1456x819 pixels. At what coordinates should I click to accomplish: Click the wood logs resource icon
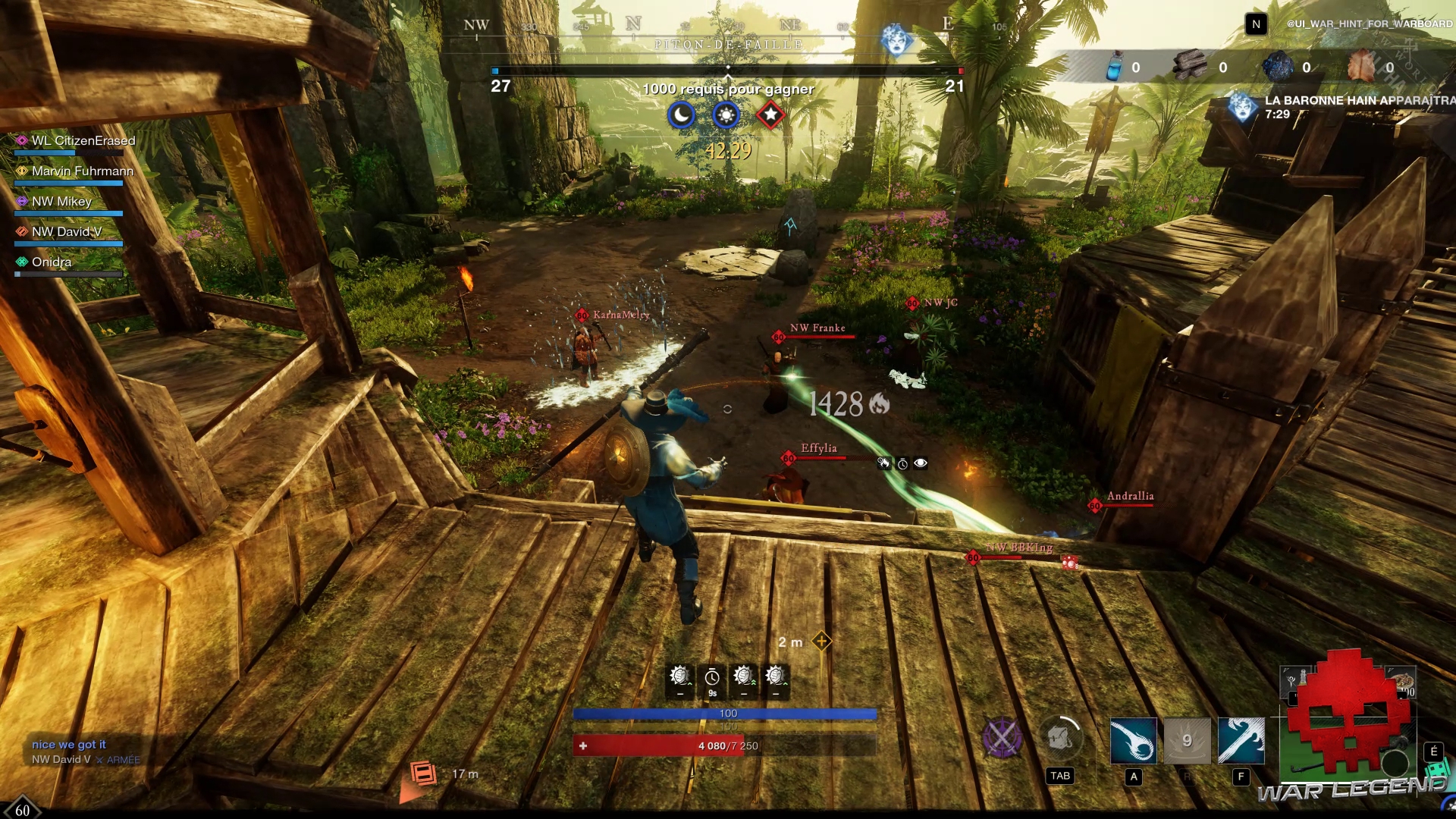pyautogui.click(x=1189, y=67)
